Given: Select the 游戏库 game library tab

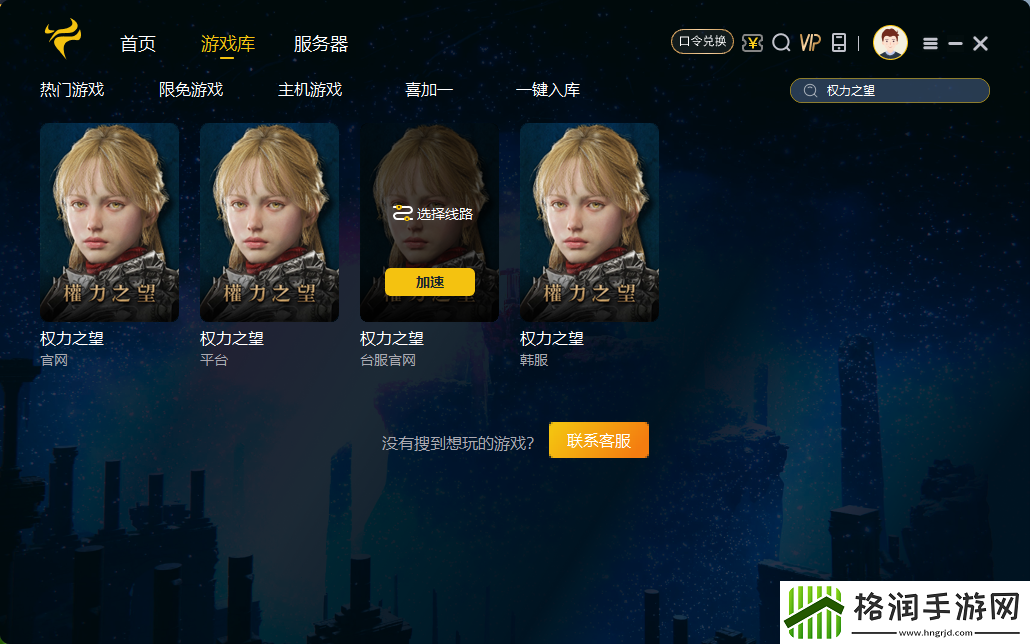Looking at the screenshot, I should coord(228,44).
